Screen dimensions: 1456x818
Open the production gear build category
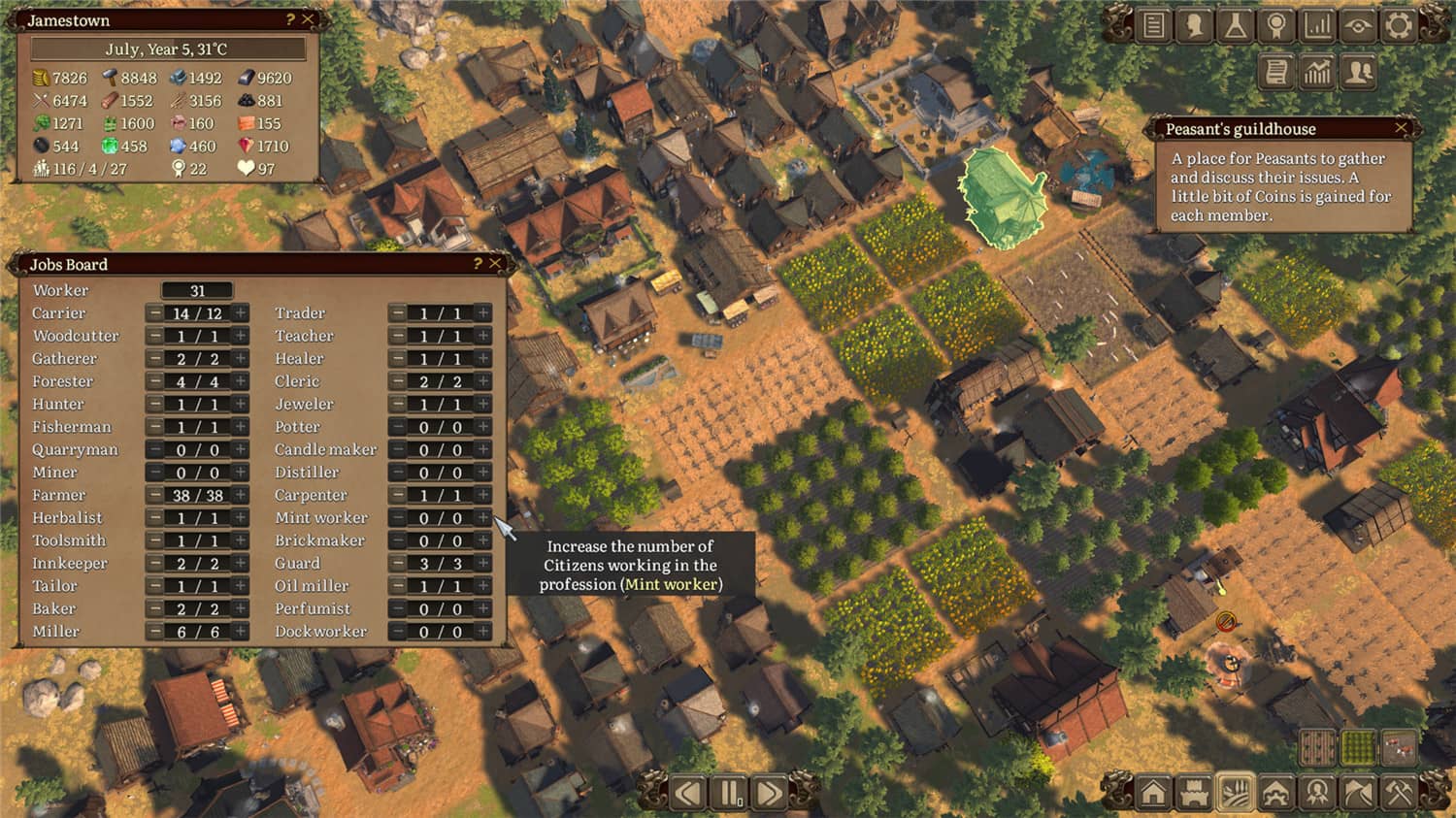1275,793
